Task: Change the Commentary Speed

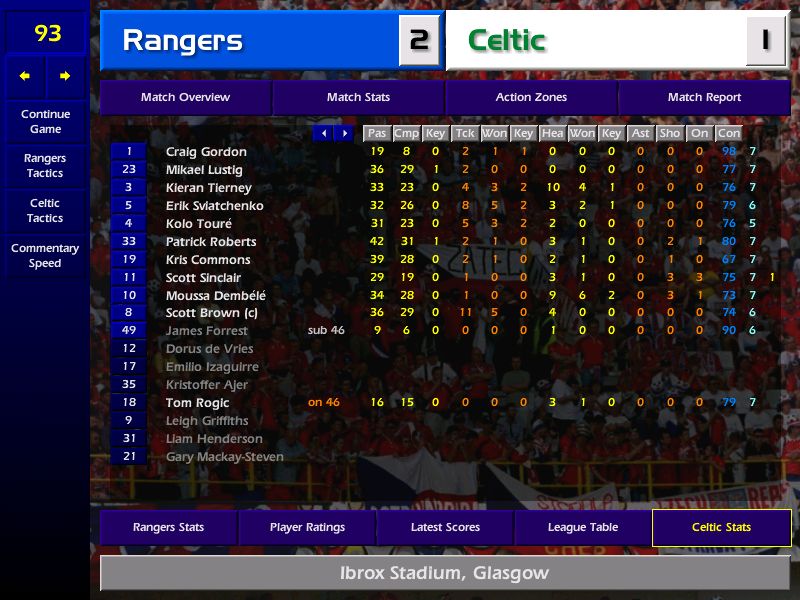Action: coord(45,256)
